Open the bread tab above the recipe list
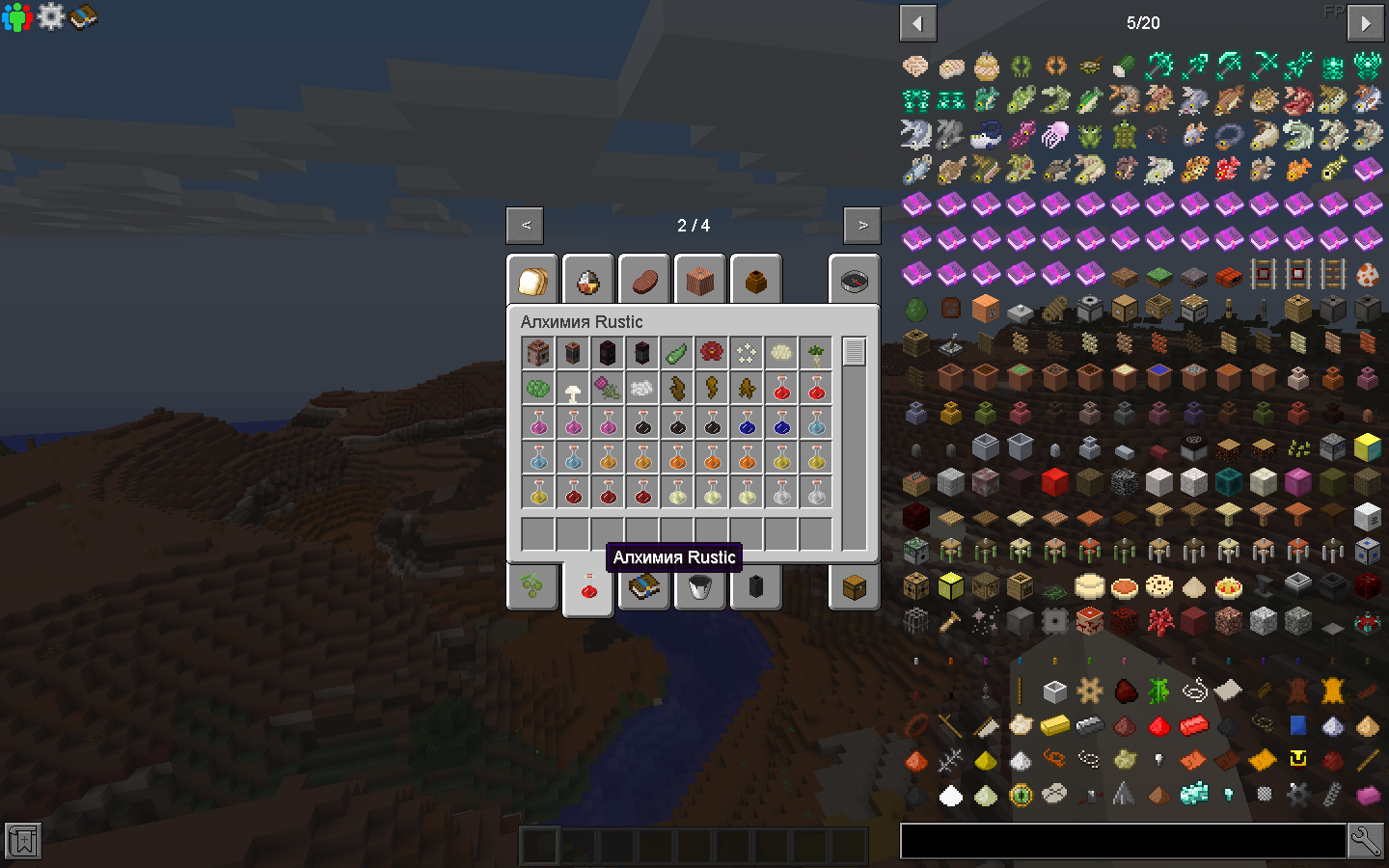This screenshot has height=868, width=1389. click(x=531, y=280)
